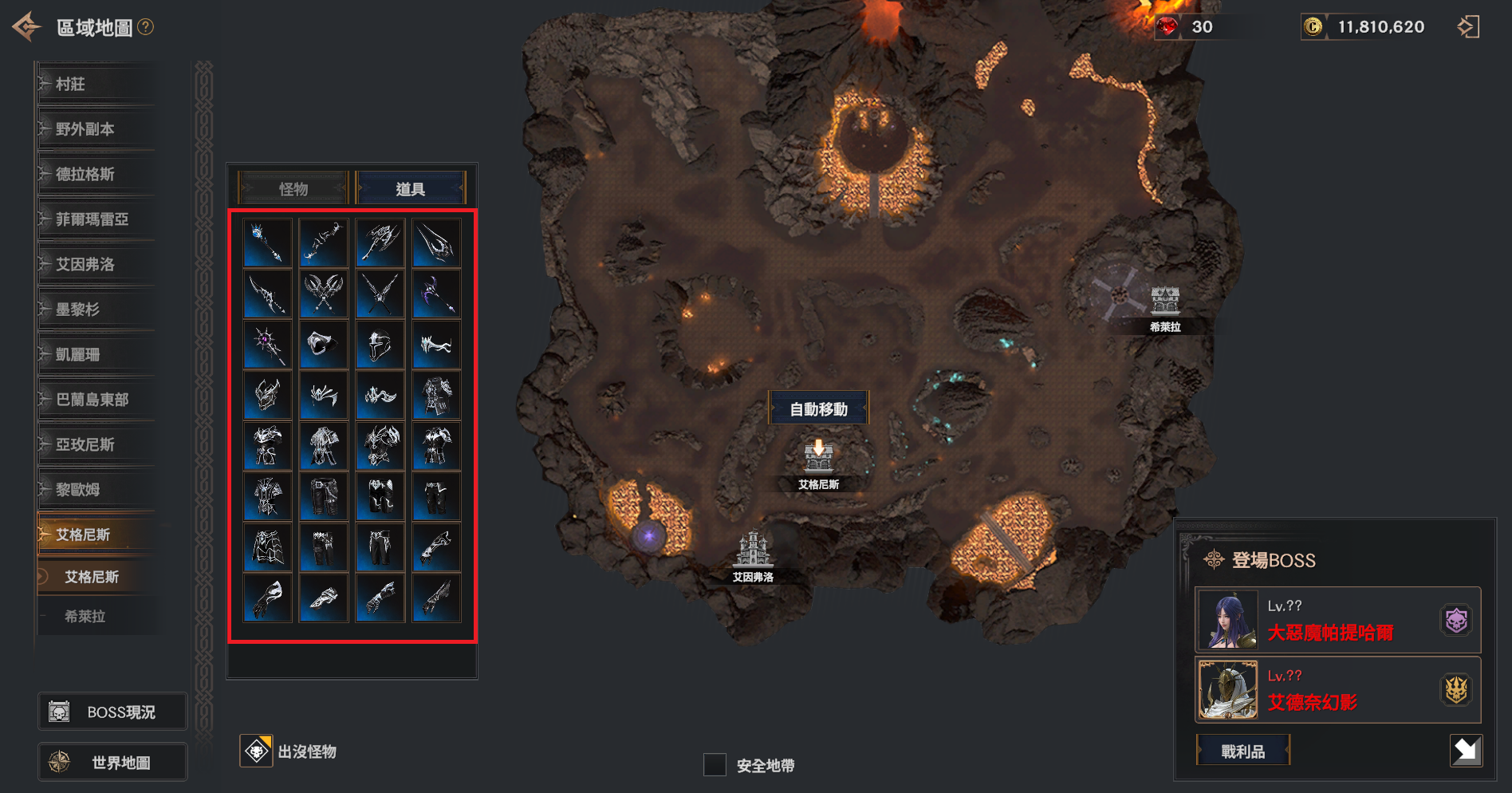Expand the 村莊 region entry
The image size is (1512, 793).
point(96,84)
